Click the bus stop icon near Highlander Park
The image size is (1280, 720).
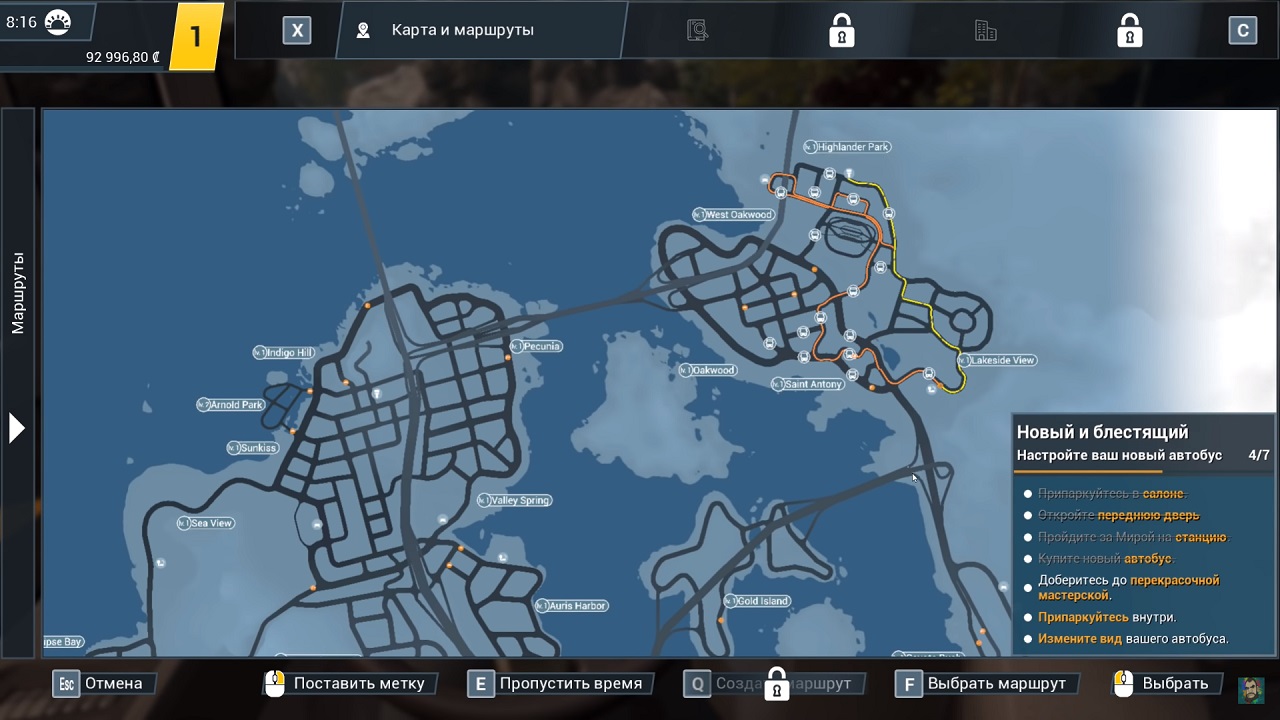[x=830, y=175]
